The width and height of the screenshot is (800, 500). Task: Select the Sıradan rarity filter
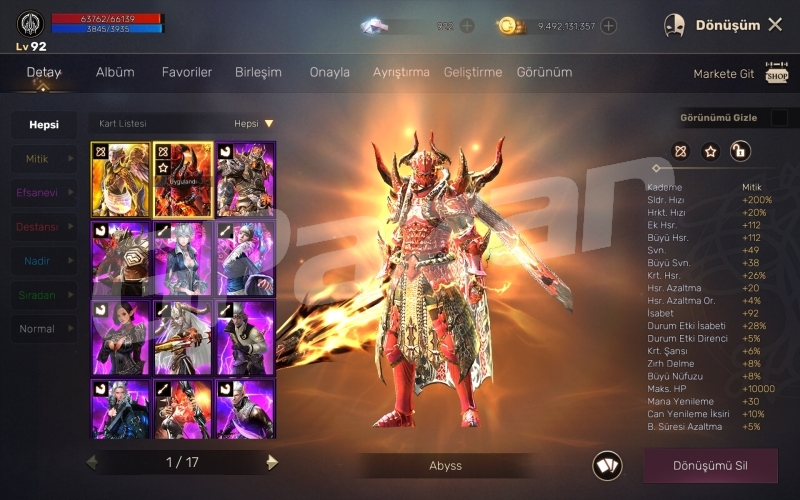coord(44,295)
